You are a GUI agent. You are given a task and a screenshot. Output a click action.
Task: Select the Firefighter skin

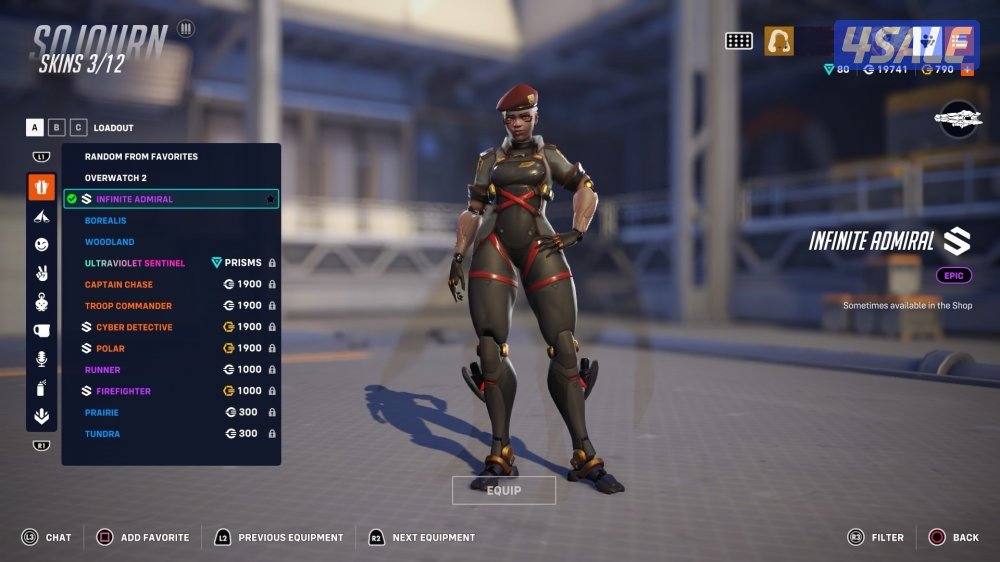pos(123,391)
